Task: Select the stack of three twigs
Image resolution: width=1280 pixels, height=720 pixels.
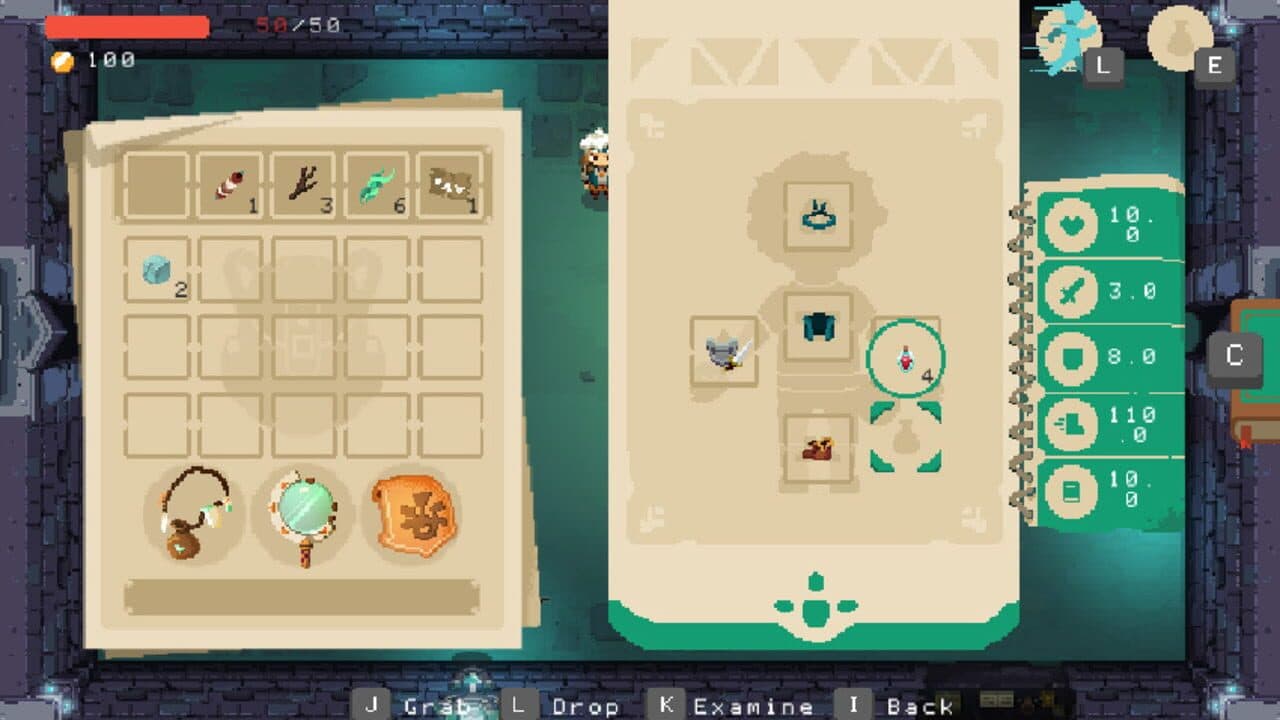Action: click(303, 183)
